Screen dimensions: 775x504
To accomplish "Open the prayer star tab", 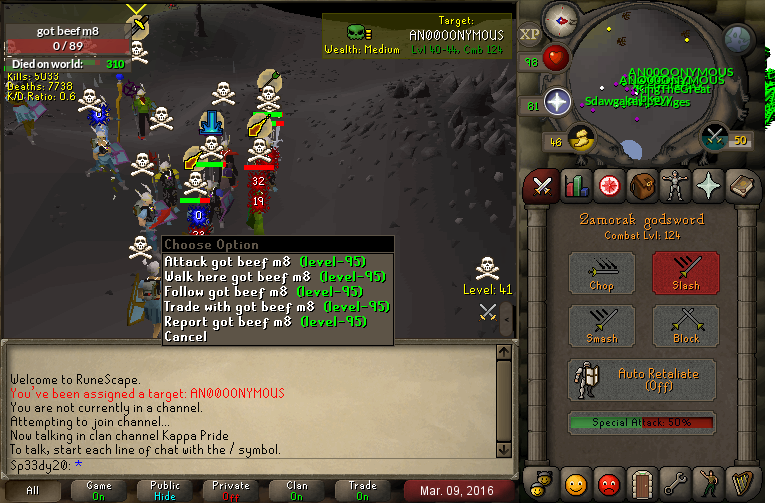I will point(708,185).
